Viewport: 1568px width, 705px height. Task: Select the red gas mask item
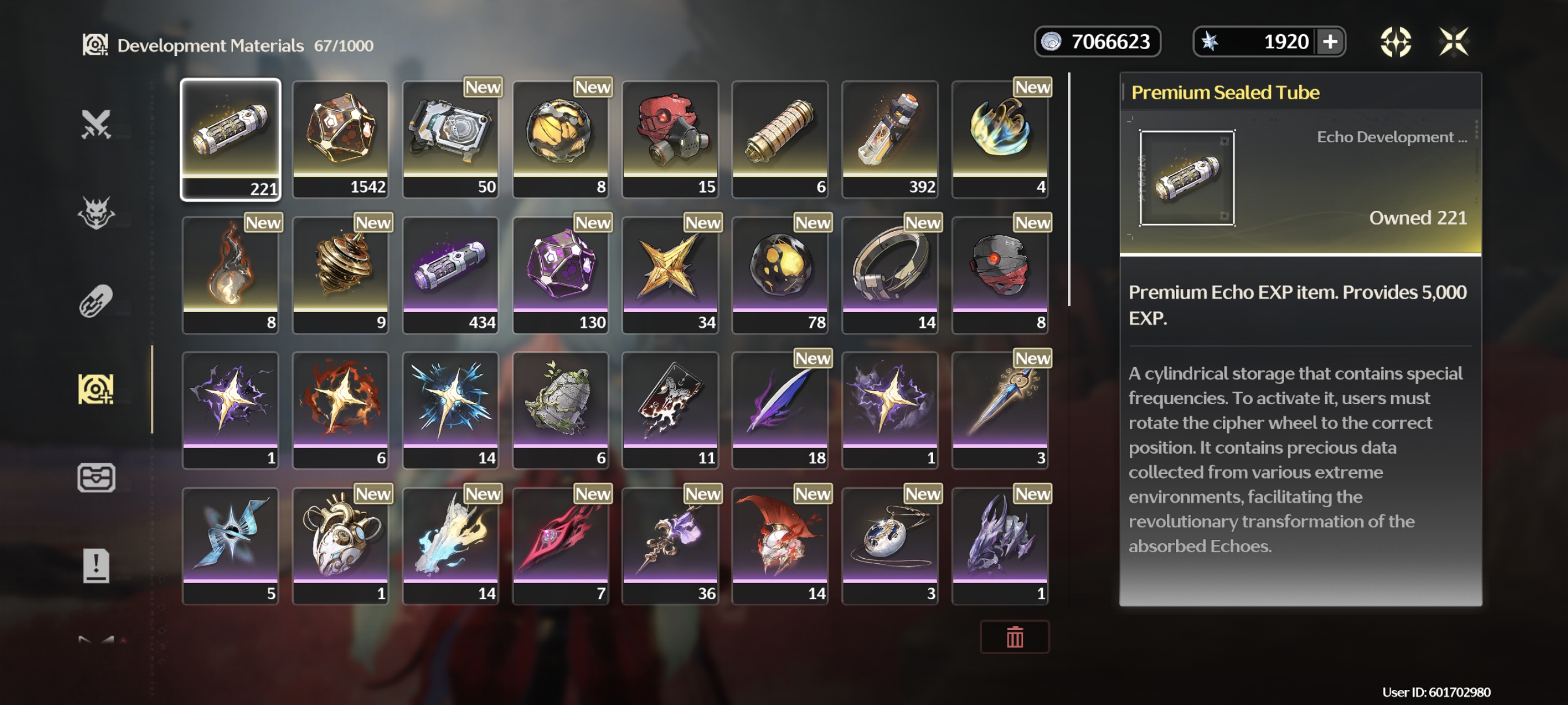tap(670, 139)
